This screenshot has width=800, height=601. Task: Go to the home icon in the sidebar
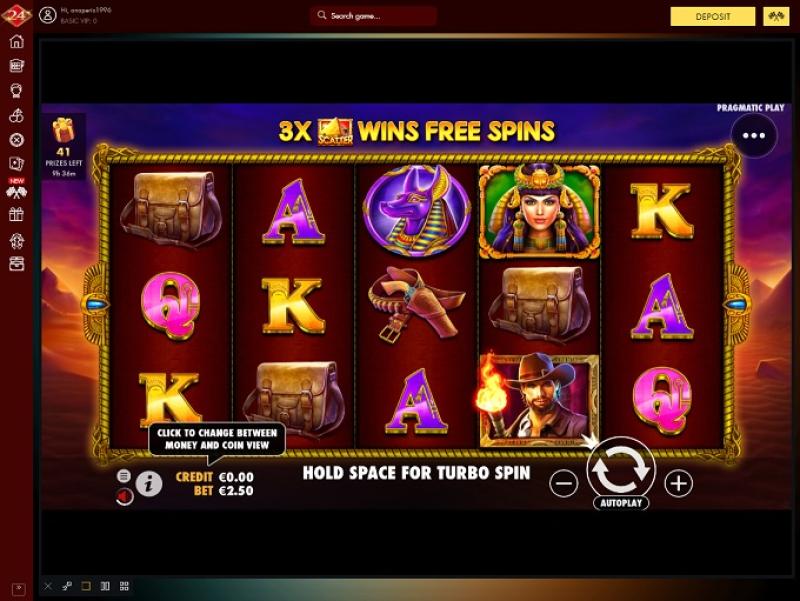(16, 42)
